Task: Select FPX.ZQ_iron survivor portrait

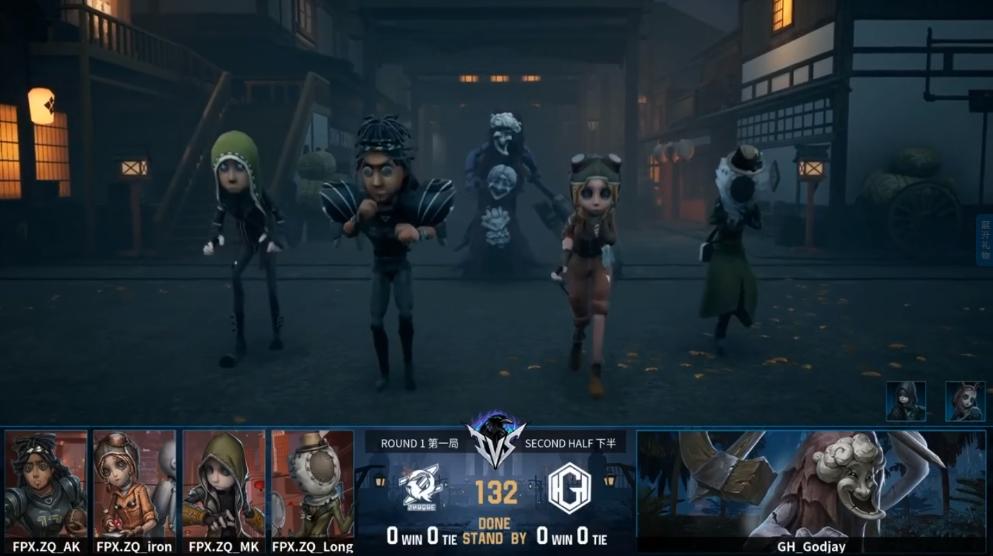Action: 134,484
